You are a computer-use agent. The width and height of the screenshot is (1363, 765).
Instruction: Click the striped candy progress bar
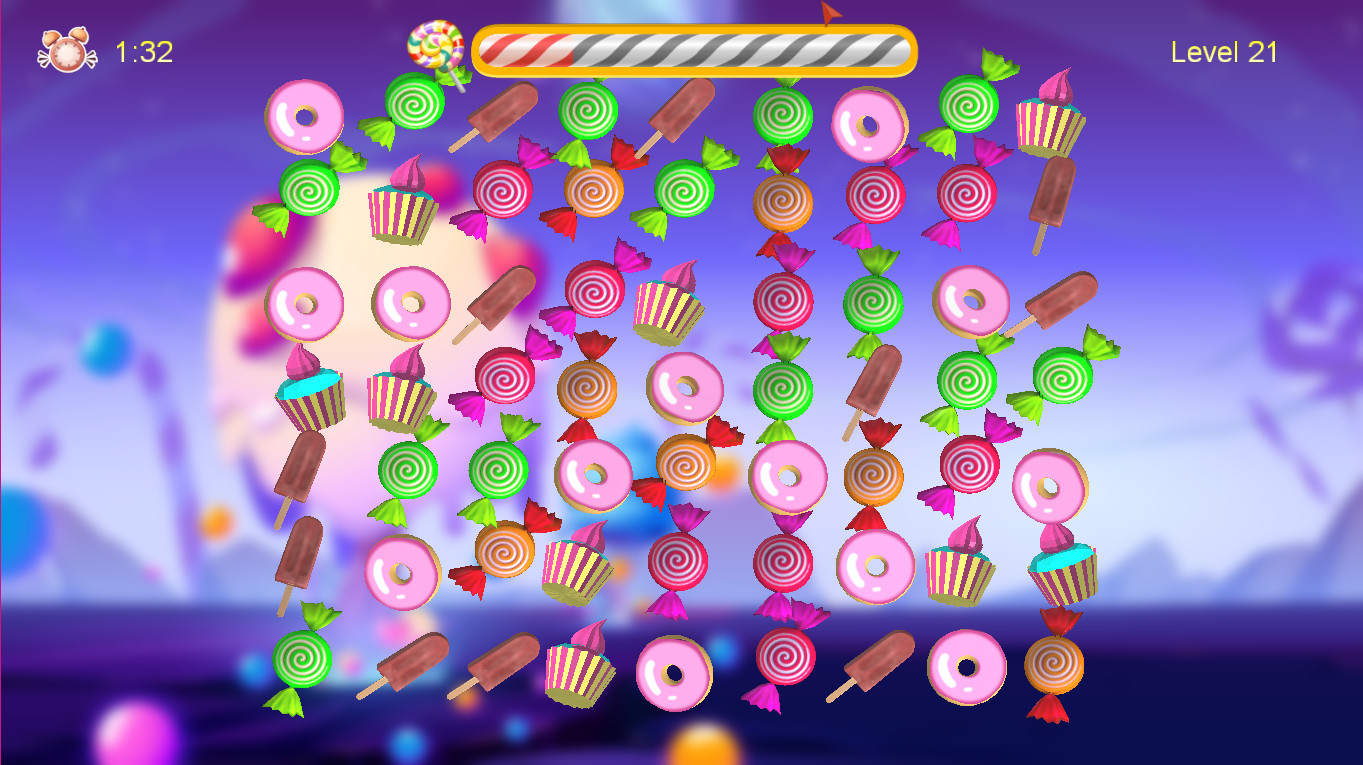coord(695,48)
